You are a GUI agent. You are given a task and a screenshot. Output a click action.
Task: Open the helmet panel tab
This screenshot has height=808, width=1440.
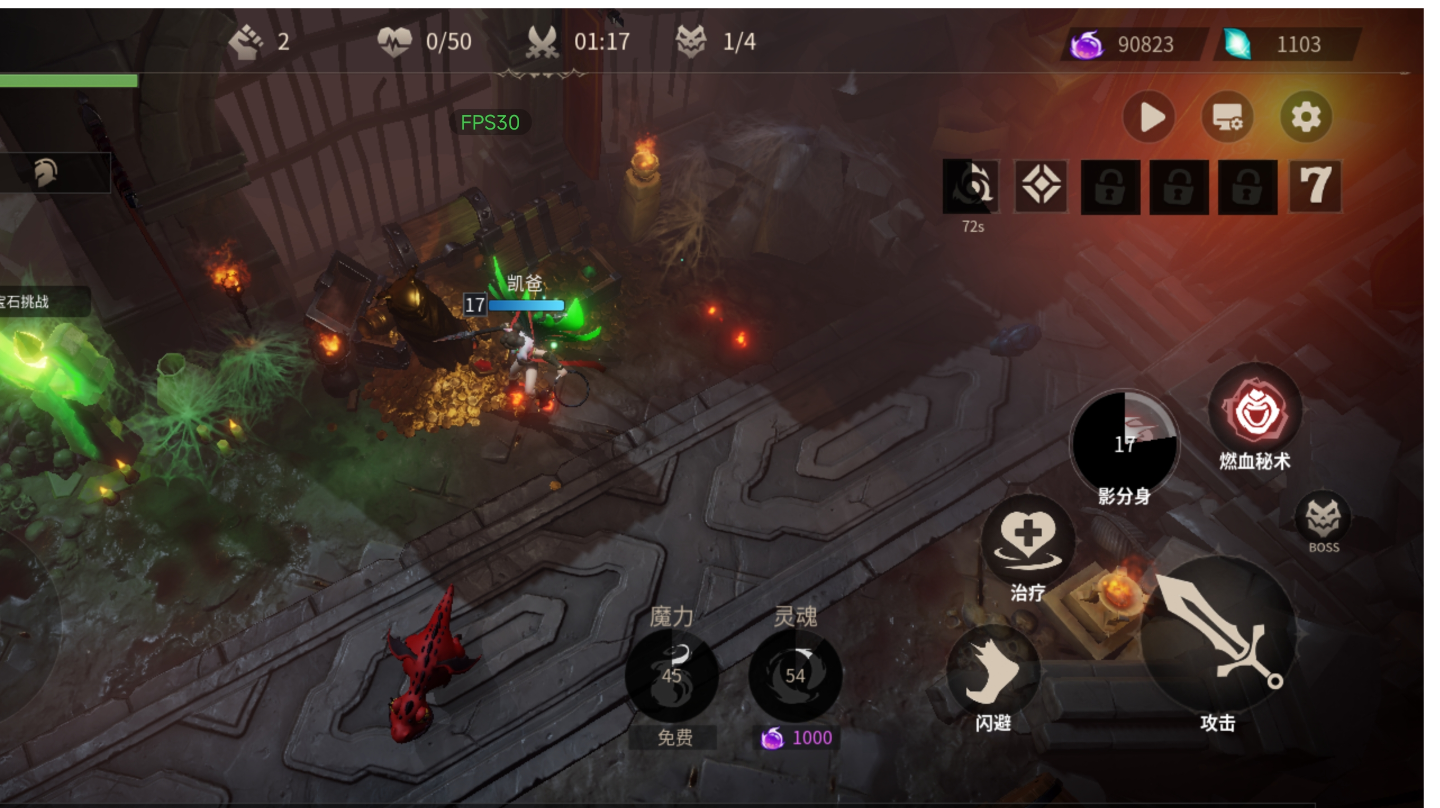[x=46, y=173]
